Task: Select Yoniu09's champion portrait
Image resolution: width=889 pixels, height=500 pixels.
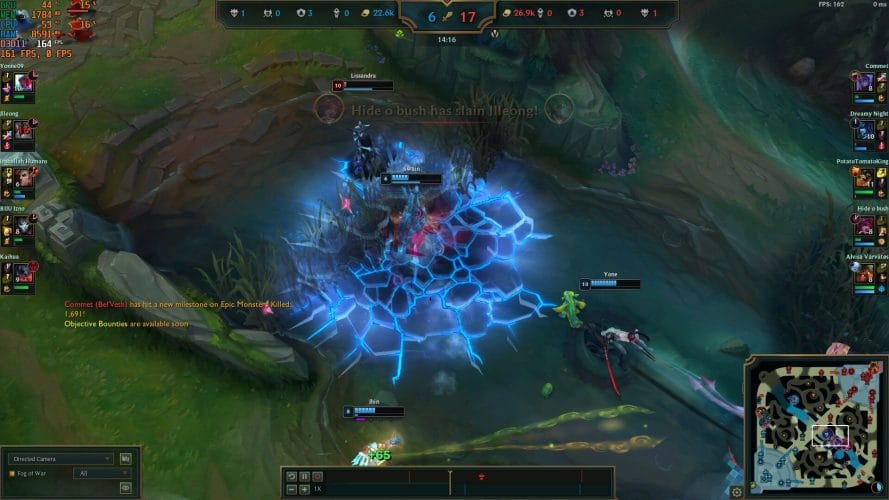Action: [23, 84]
